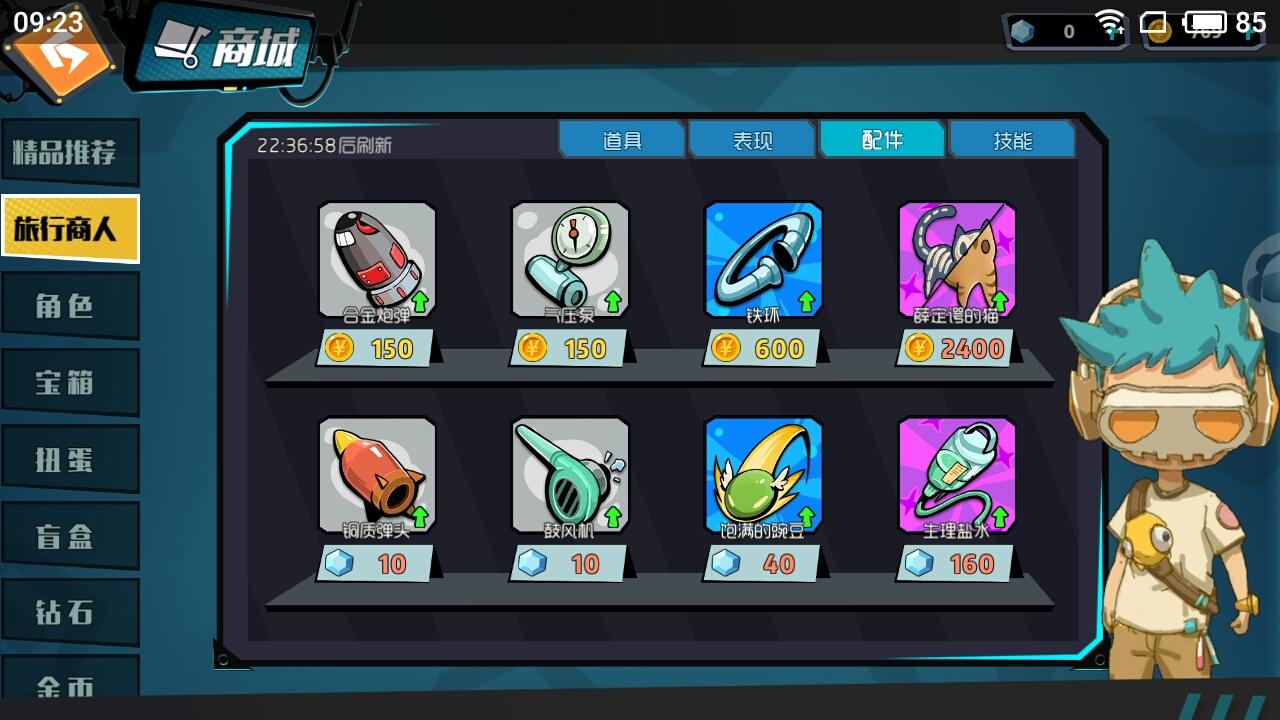Click the 铁环 accessory icon

763,258
